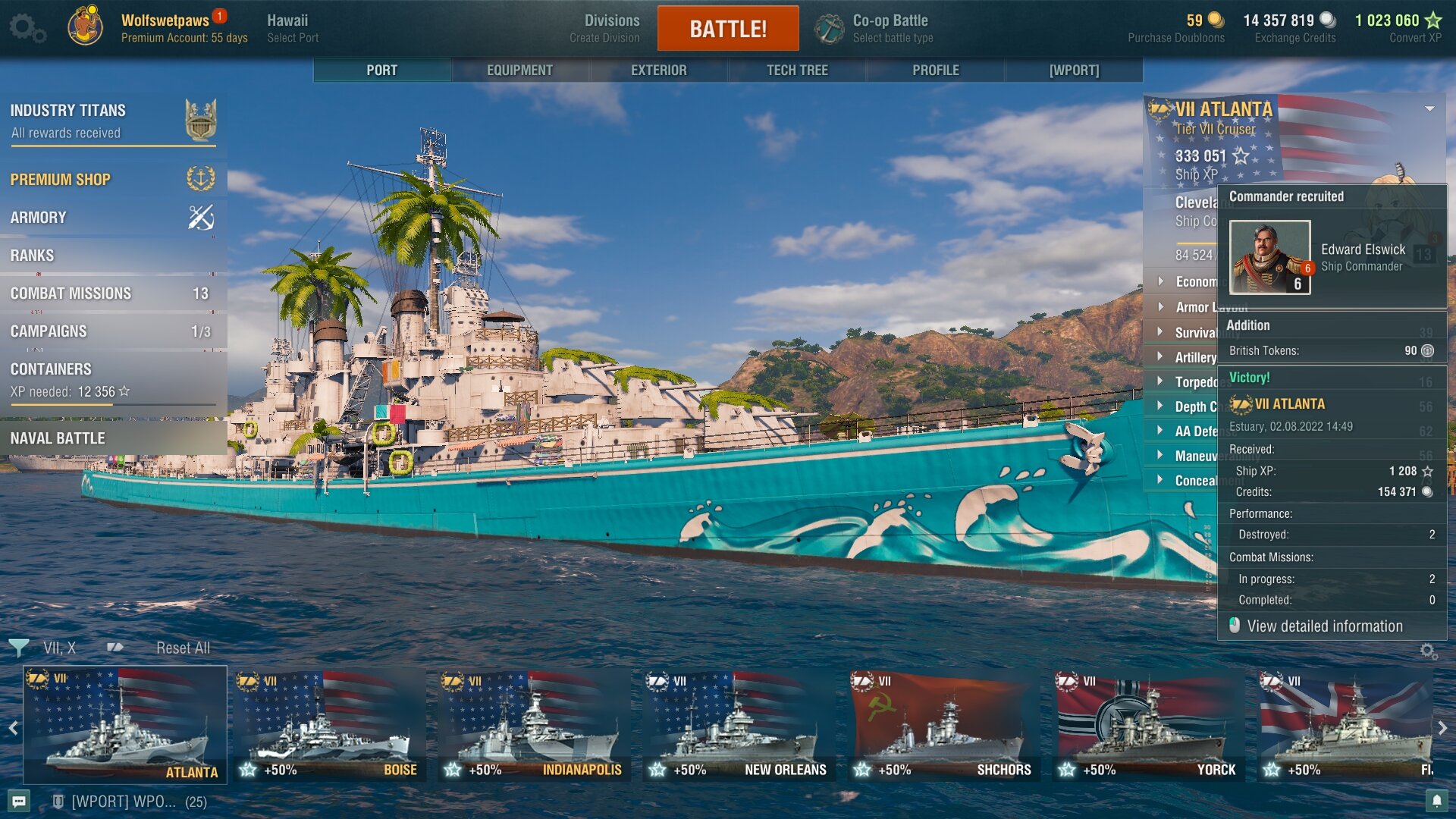Open the Exterior tab
Screen dimensions: 1456x819
click(x=658, y=70)
